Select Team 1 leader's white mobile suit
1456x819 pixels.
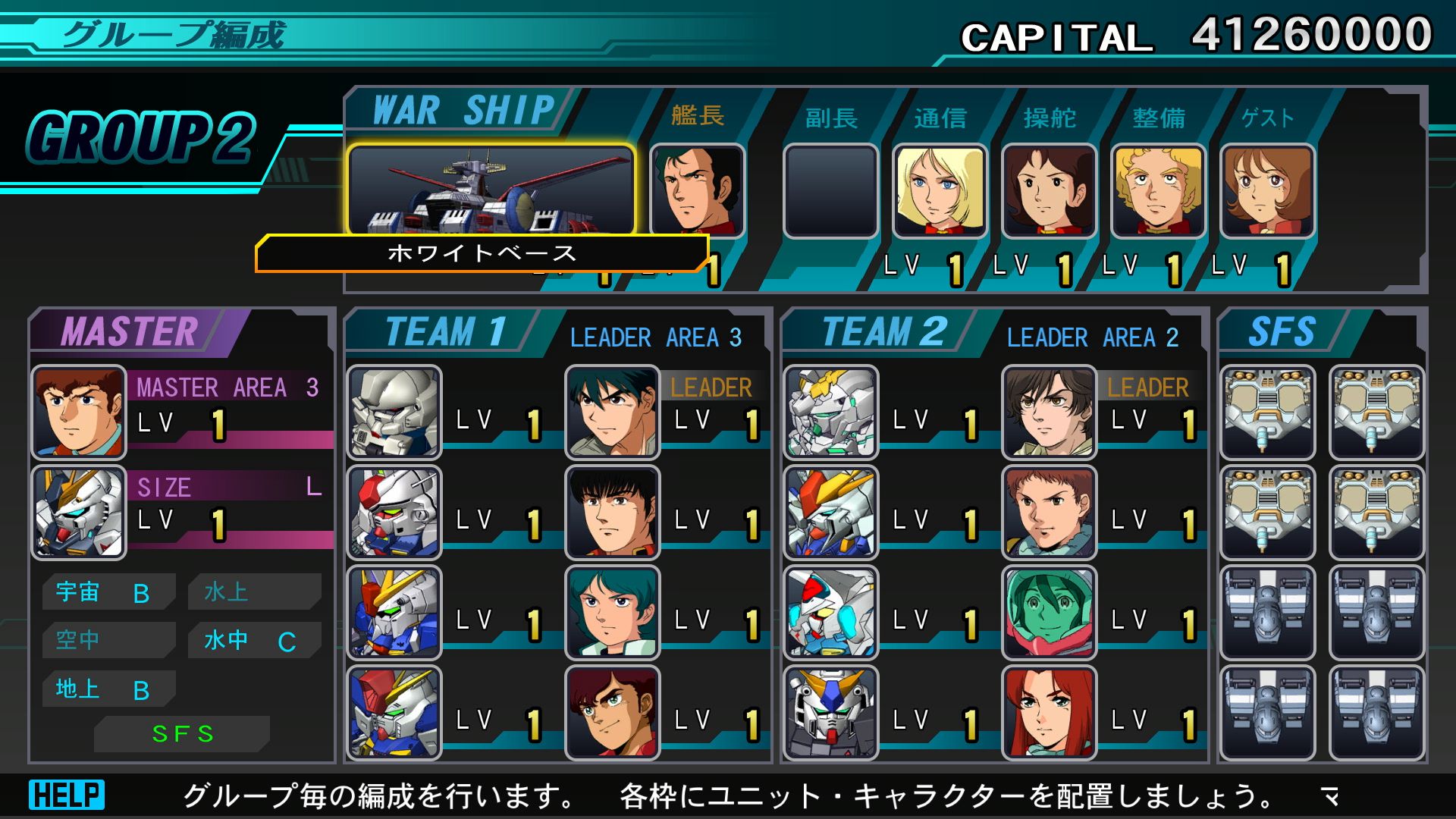tap(394, 413)
